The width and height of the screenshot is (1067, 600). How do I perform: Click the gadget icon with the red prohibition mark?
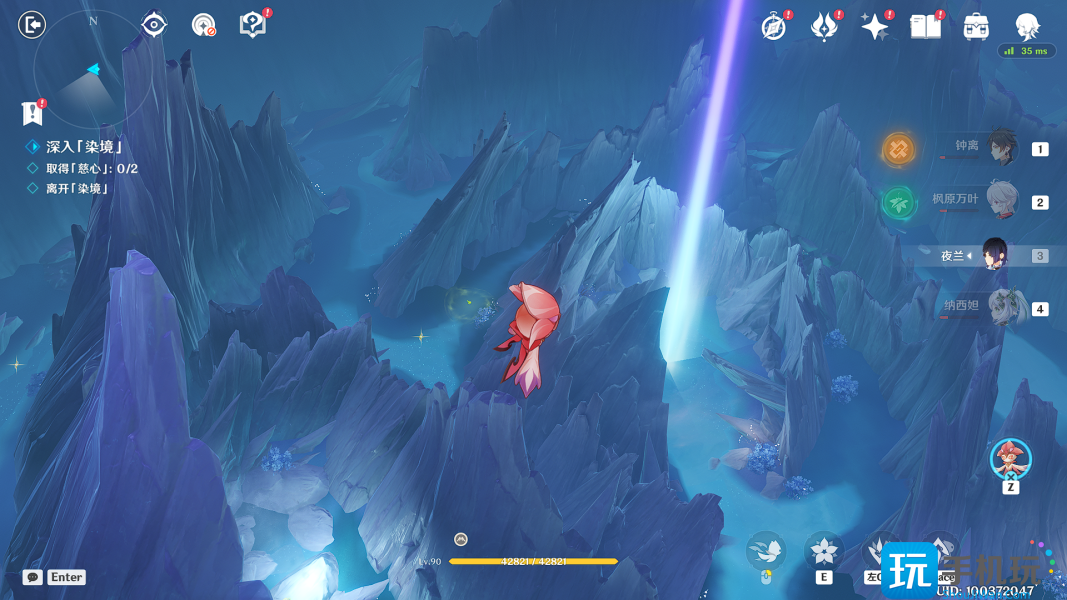click(x=204, y=26)
